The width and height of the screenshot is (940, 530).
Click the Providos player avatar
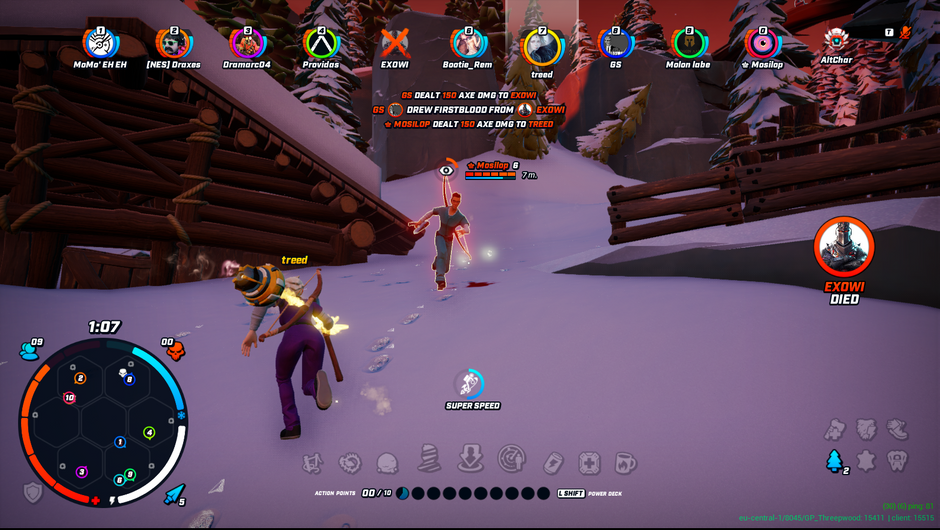321,43
